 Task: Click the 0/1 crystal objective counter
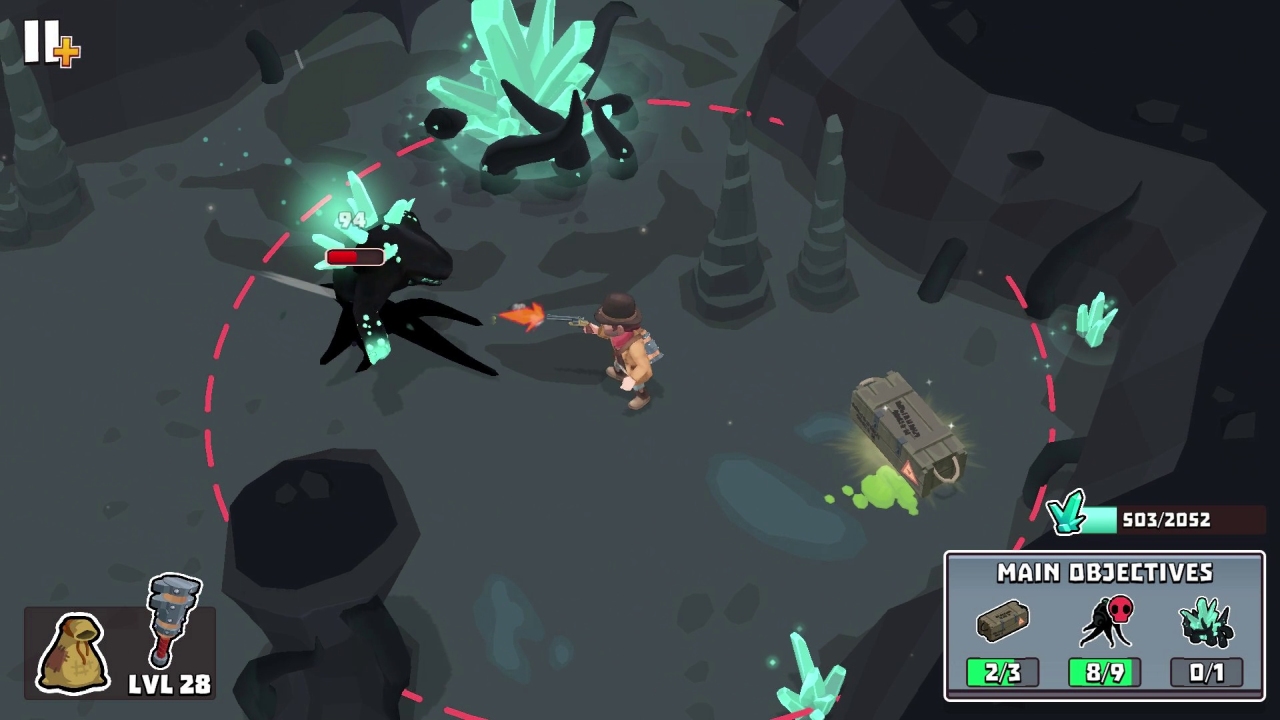point(1207,672)
